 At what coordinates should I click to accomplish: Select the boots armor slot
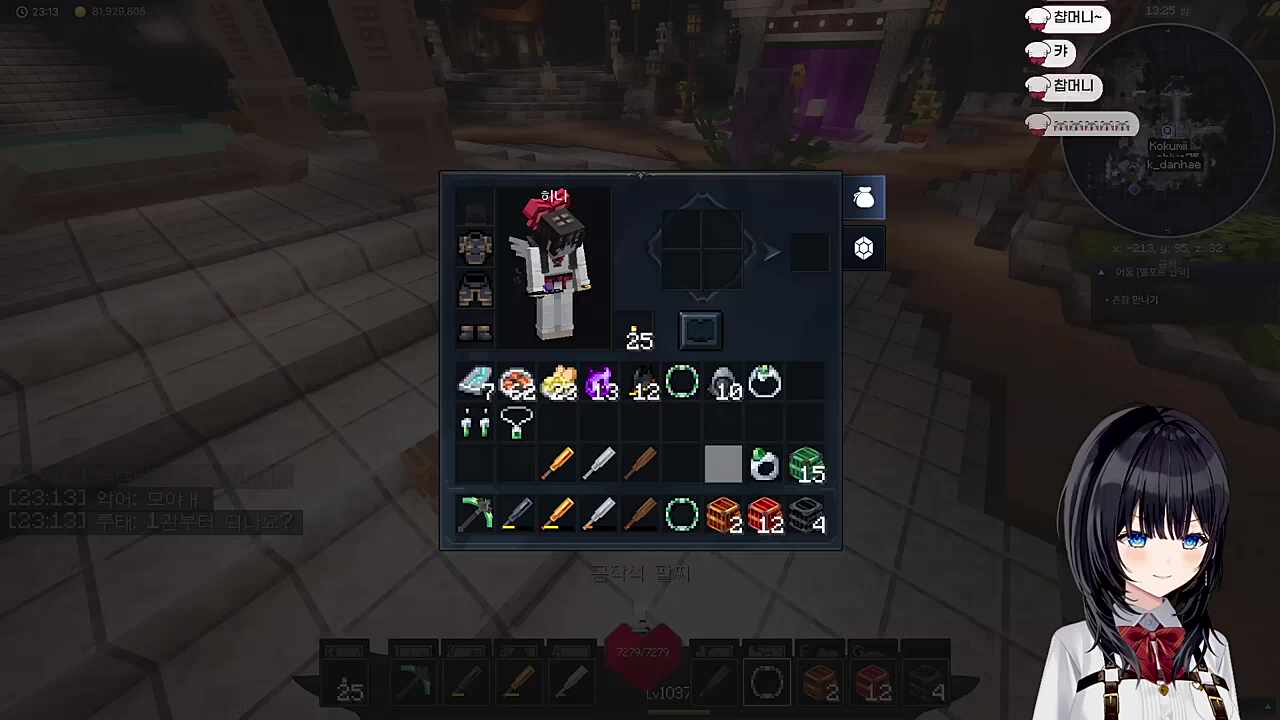click(475, 332)
